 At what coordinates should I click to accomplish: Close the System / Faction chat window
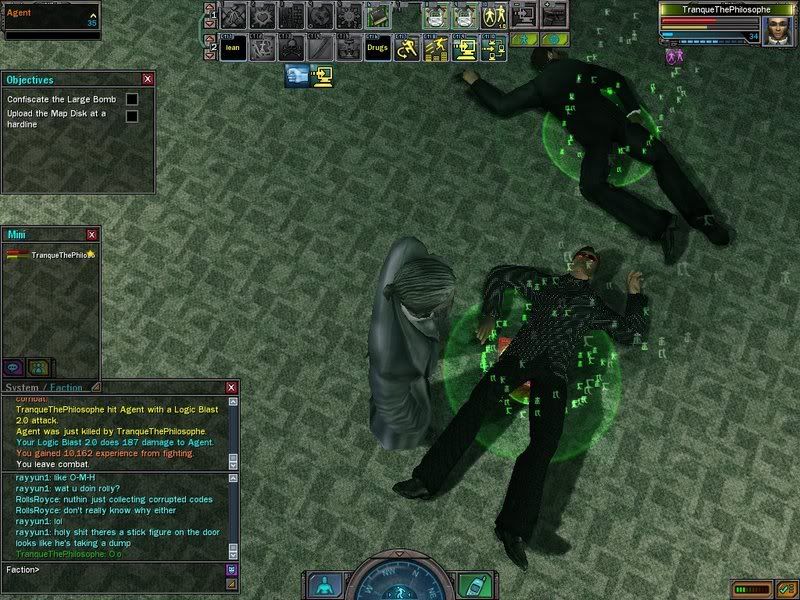tap(232, 387)
